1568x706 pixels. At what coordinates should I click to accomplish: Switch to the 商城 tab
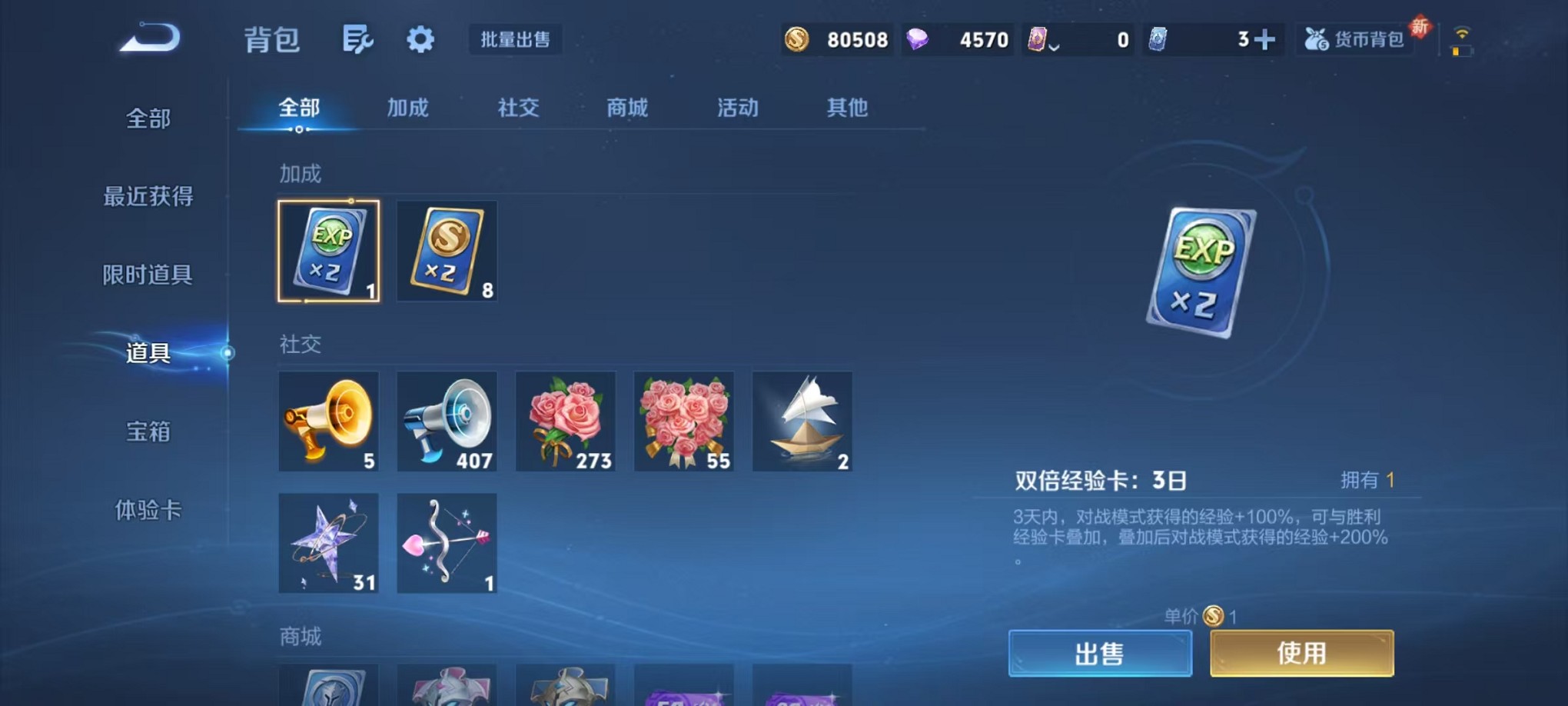pyautogui.click(x=626, y=108)
